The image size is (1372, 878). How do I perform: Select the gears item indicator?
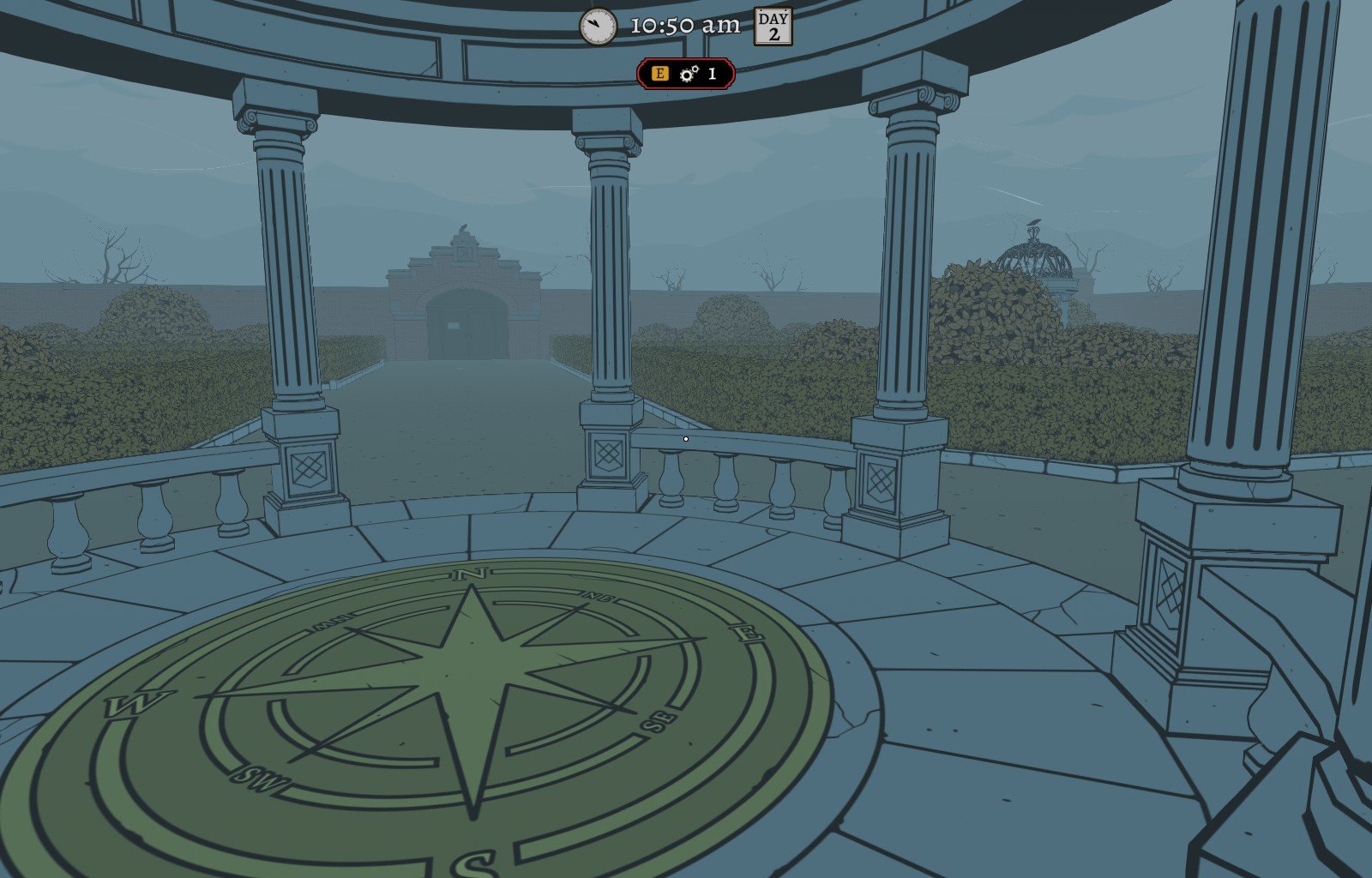click(x=689, y=74)
